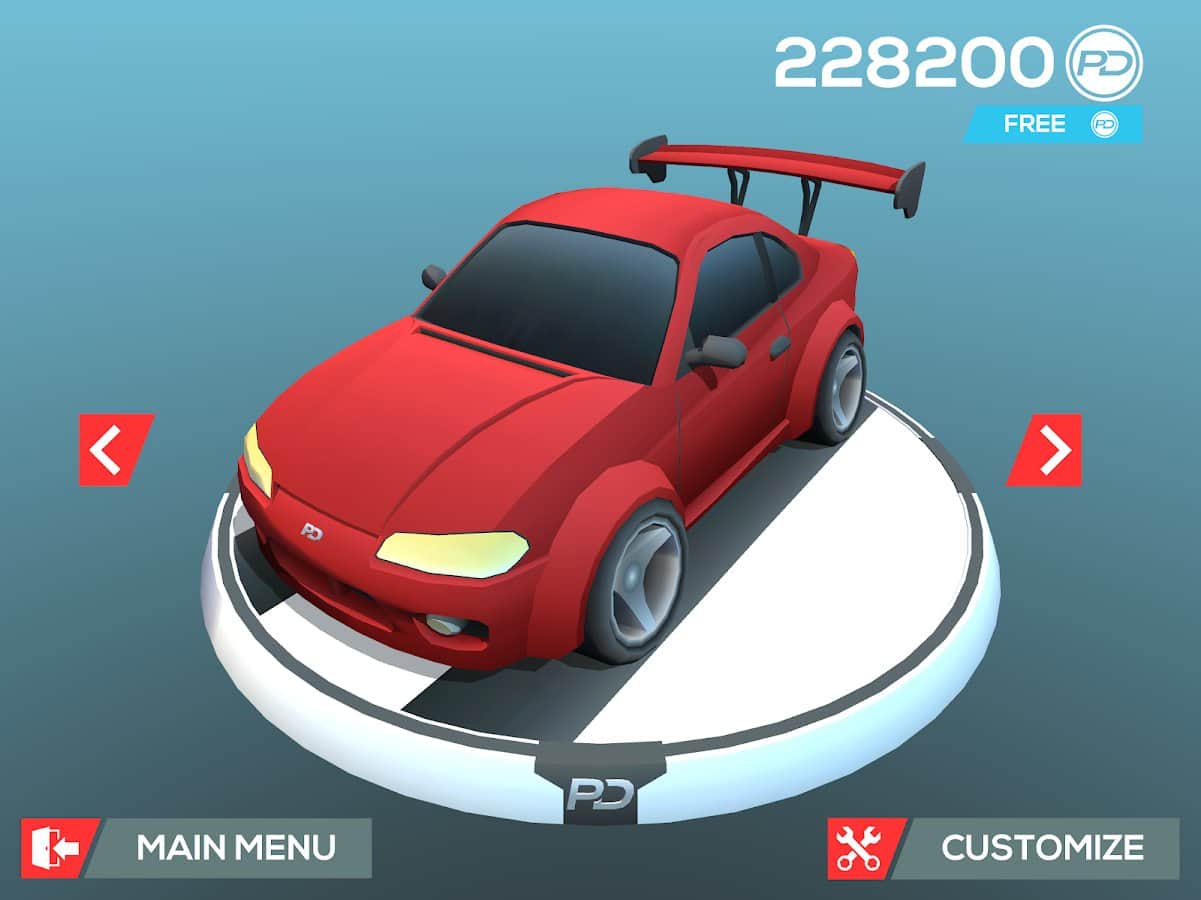This screenshot has width=1201, height=900.
Task: Return to the Main Menu
Action: pyautogui.click(x=198, y=848)
